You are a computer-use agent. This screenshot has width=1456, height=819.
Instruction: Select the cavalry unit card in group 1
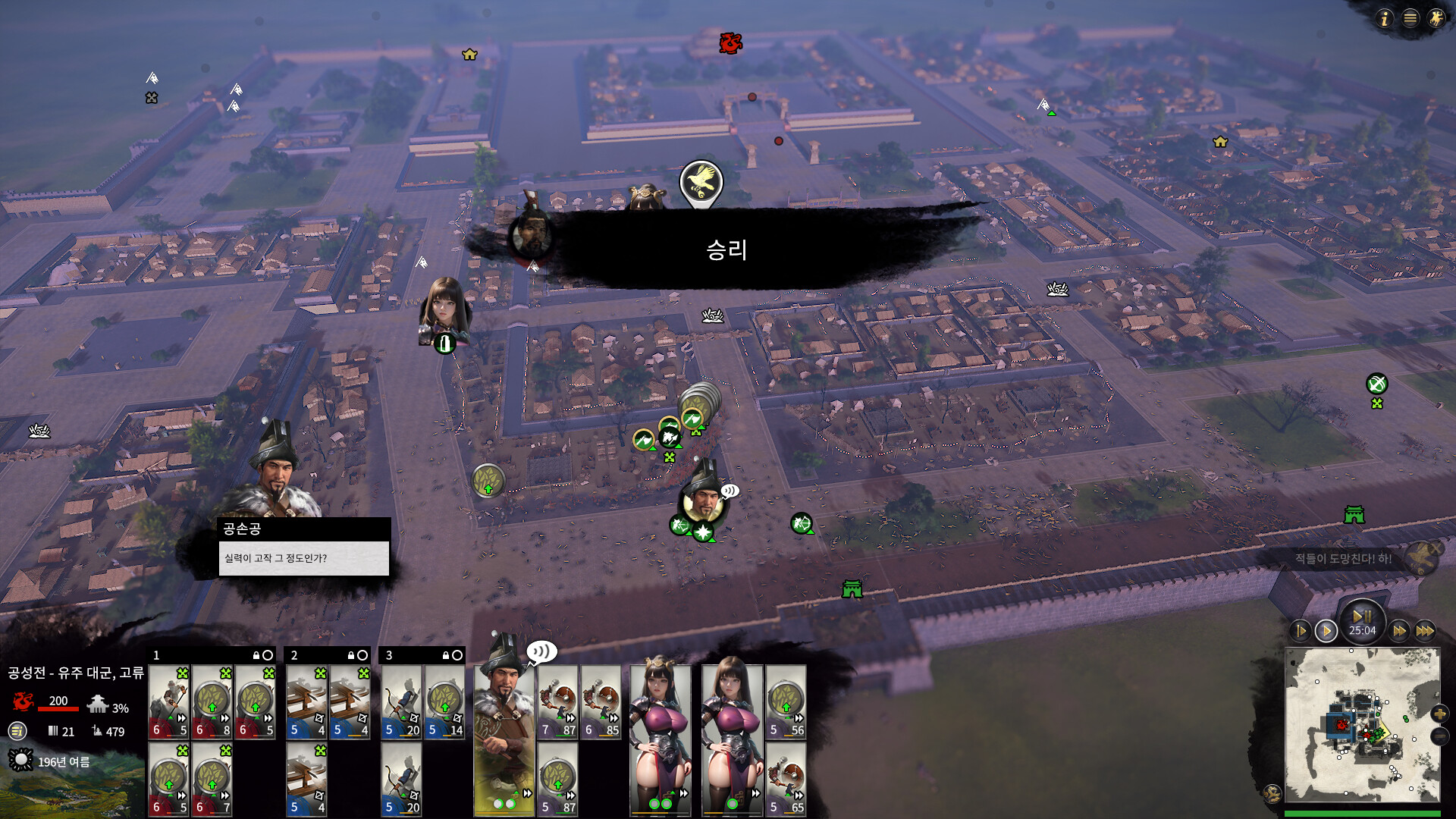(x=168, y=701)
